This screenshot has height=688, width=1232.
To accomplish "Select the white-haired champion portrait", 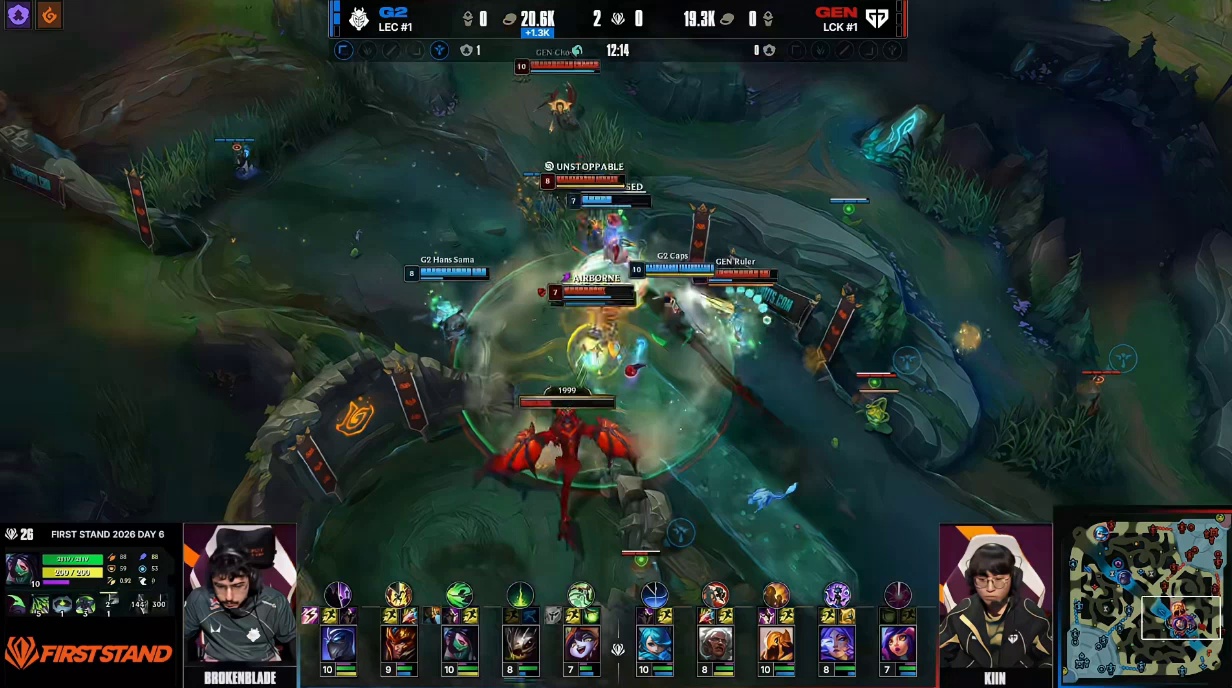I will click(x=715, y=644).
